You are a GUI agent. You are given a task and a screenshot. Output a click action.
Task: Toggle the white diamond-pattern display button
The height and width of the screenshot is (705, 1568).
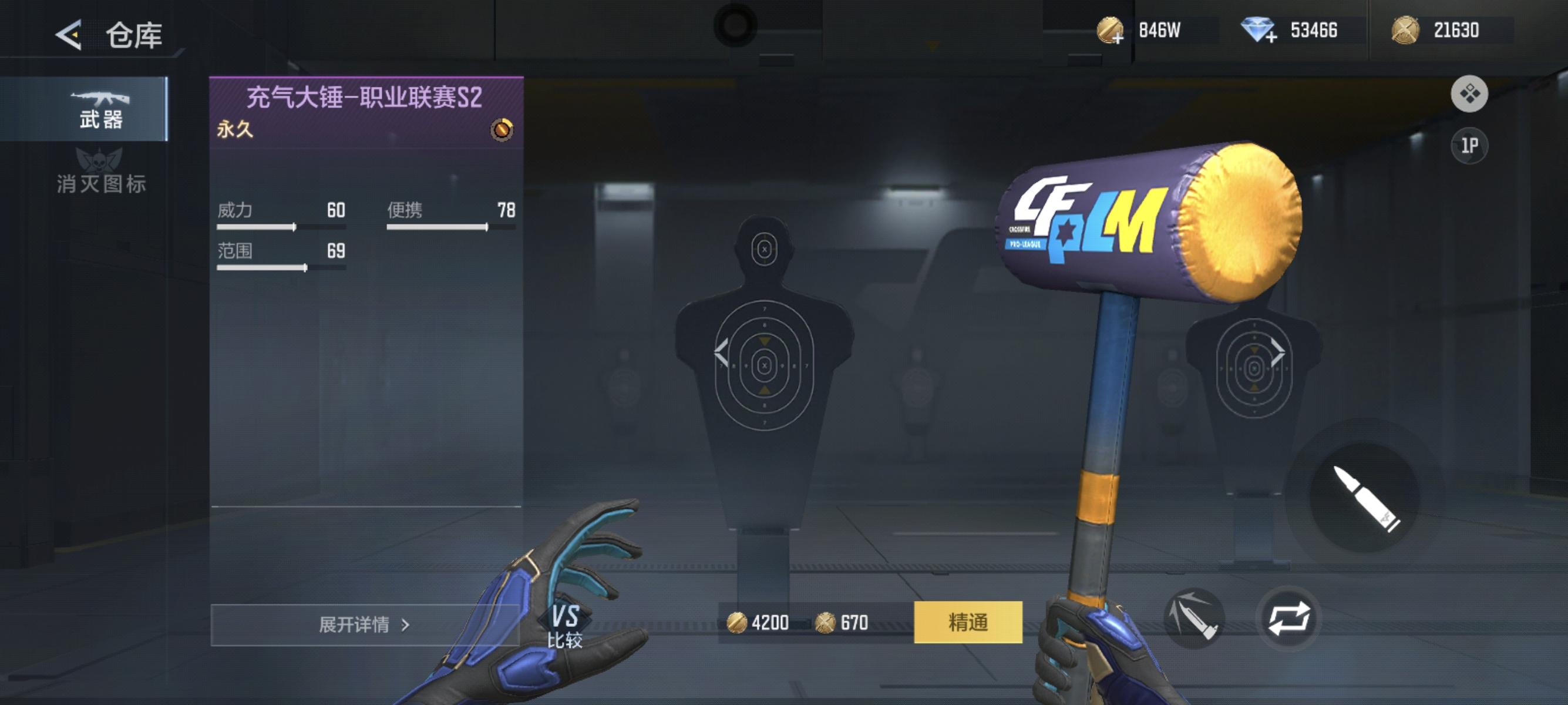(1471, 95)
